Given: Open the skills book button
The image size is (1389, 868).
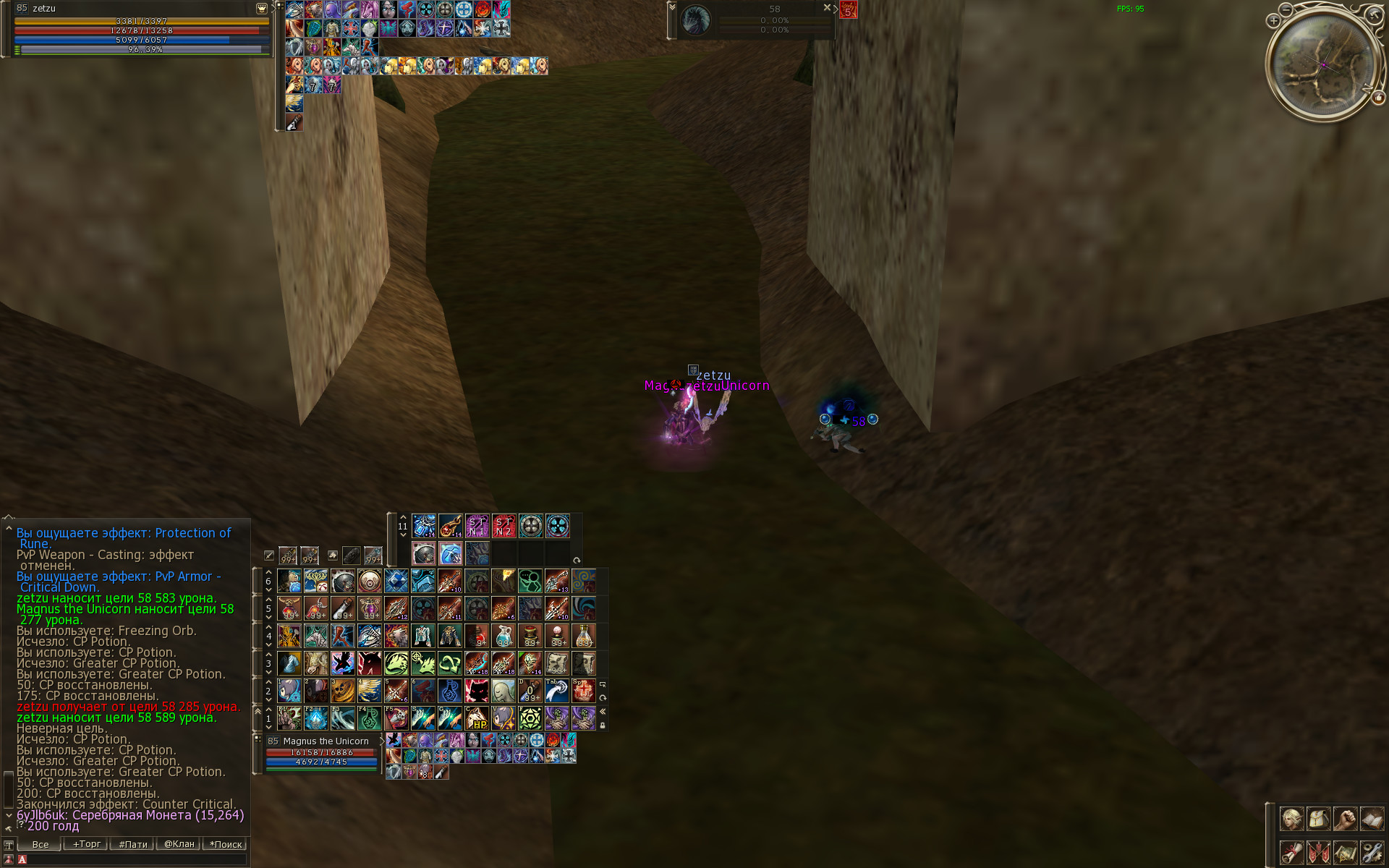Looking at the screenshot, I should coord(1372,819).
